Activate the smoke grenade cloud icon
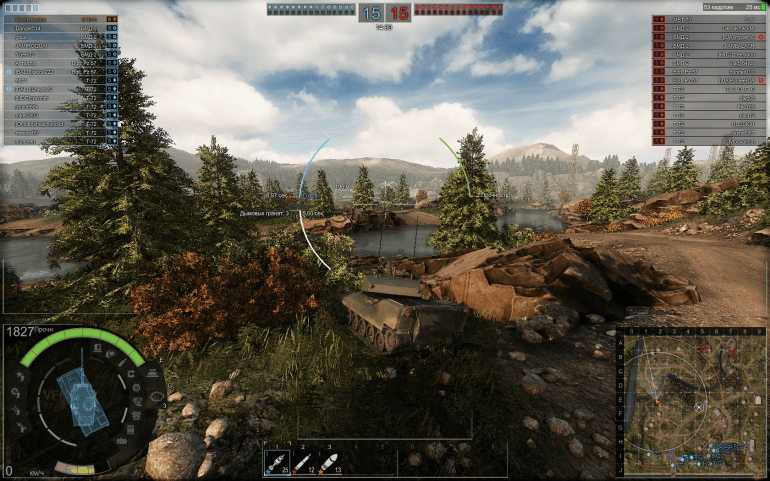Screen dimensions: 770x481 tap(156, 397)
